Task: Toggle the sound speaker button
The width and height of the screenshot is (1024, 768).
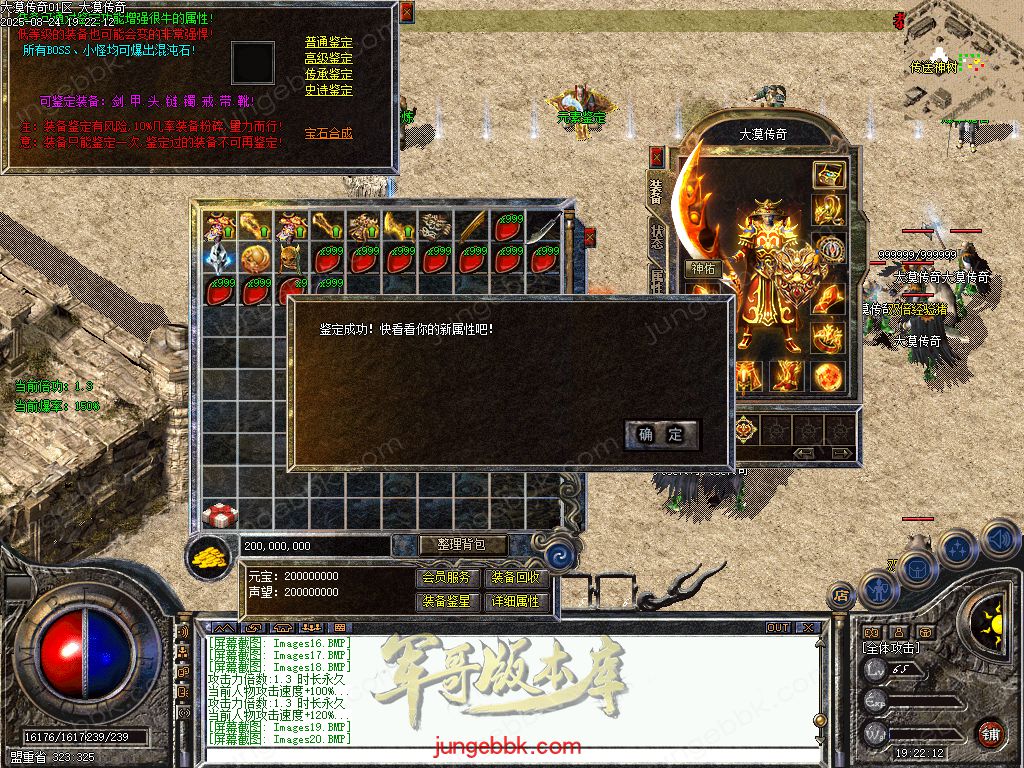Action: [x=999, y=540]
